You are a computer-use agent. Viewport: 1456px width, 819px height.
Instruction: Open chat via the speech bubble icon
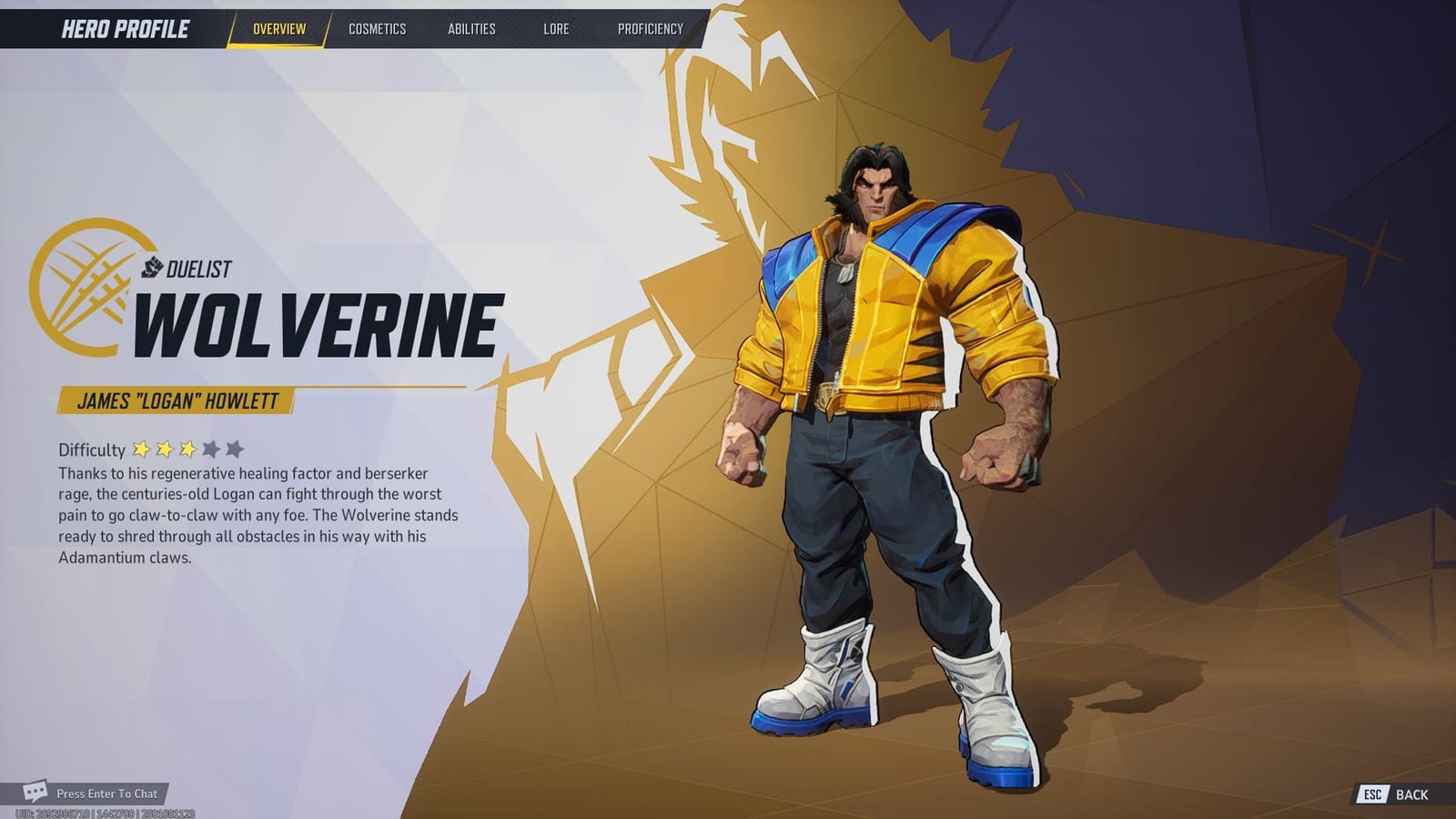click(x=34, y=793)
